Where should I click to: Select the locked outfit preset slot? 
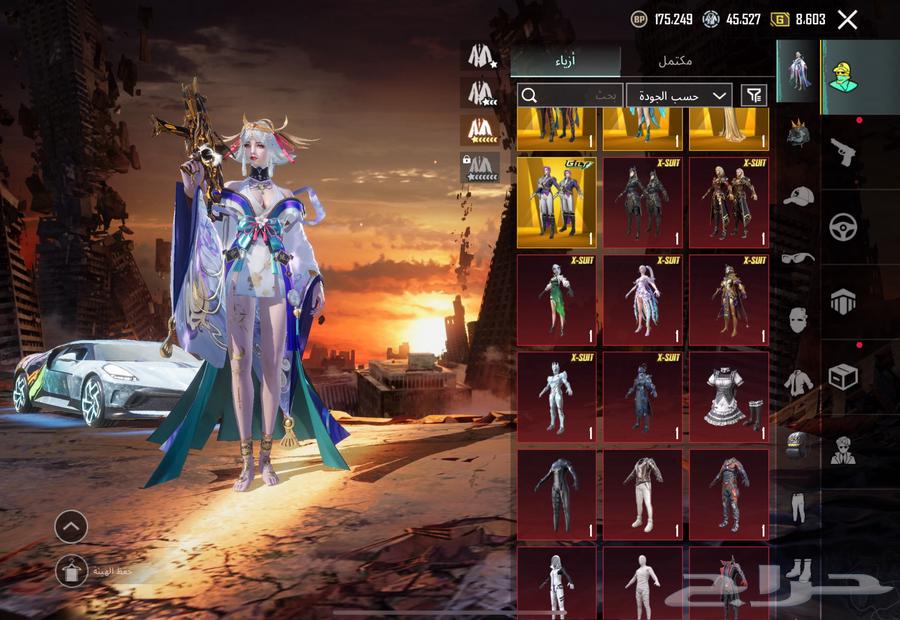pos(481,167)
